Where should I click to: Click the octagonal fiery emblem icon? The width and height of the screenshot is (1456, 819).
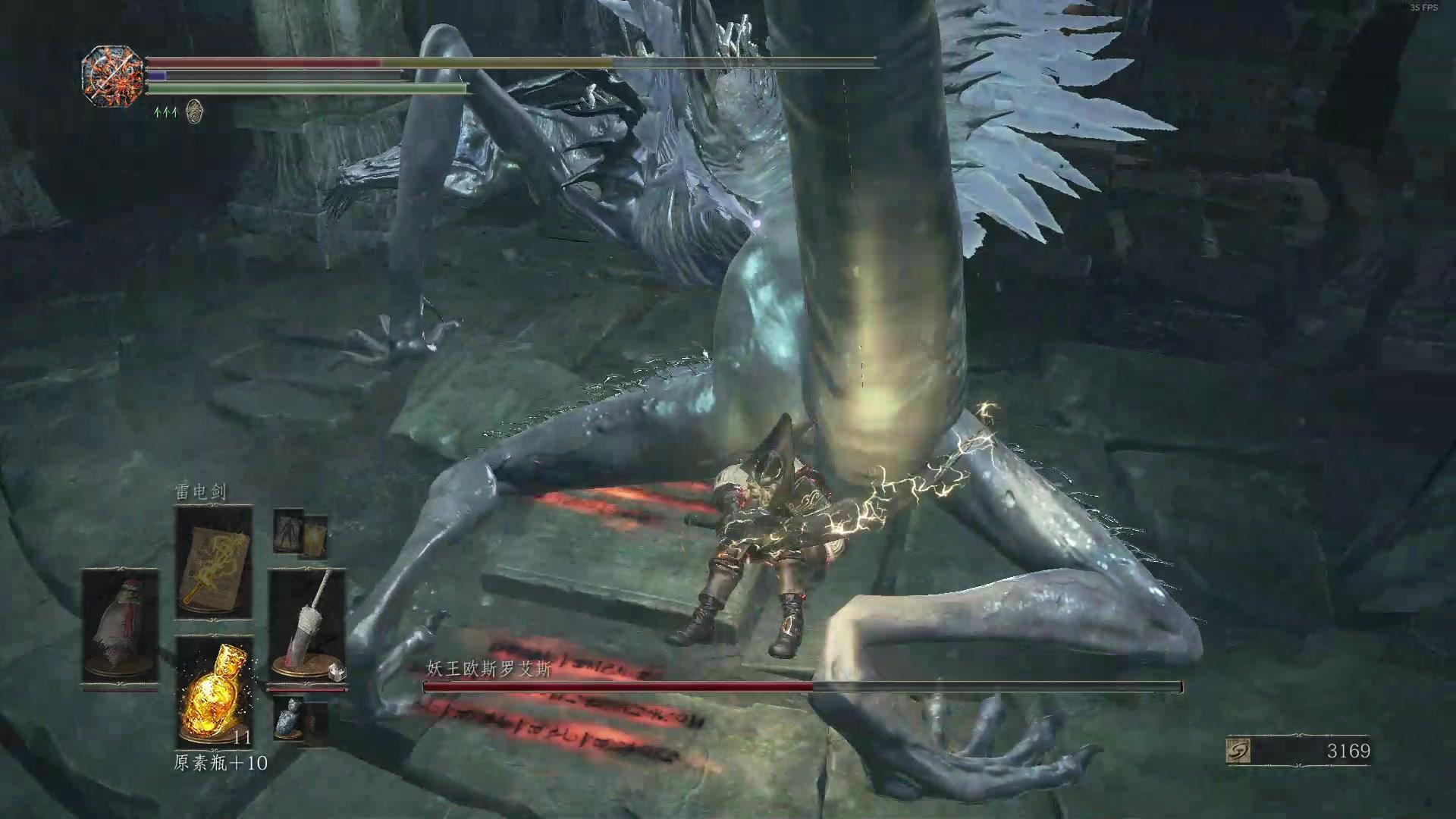(x=113, y=77)
